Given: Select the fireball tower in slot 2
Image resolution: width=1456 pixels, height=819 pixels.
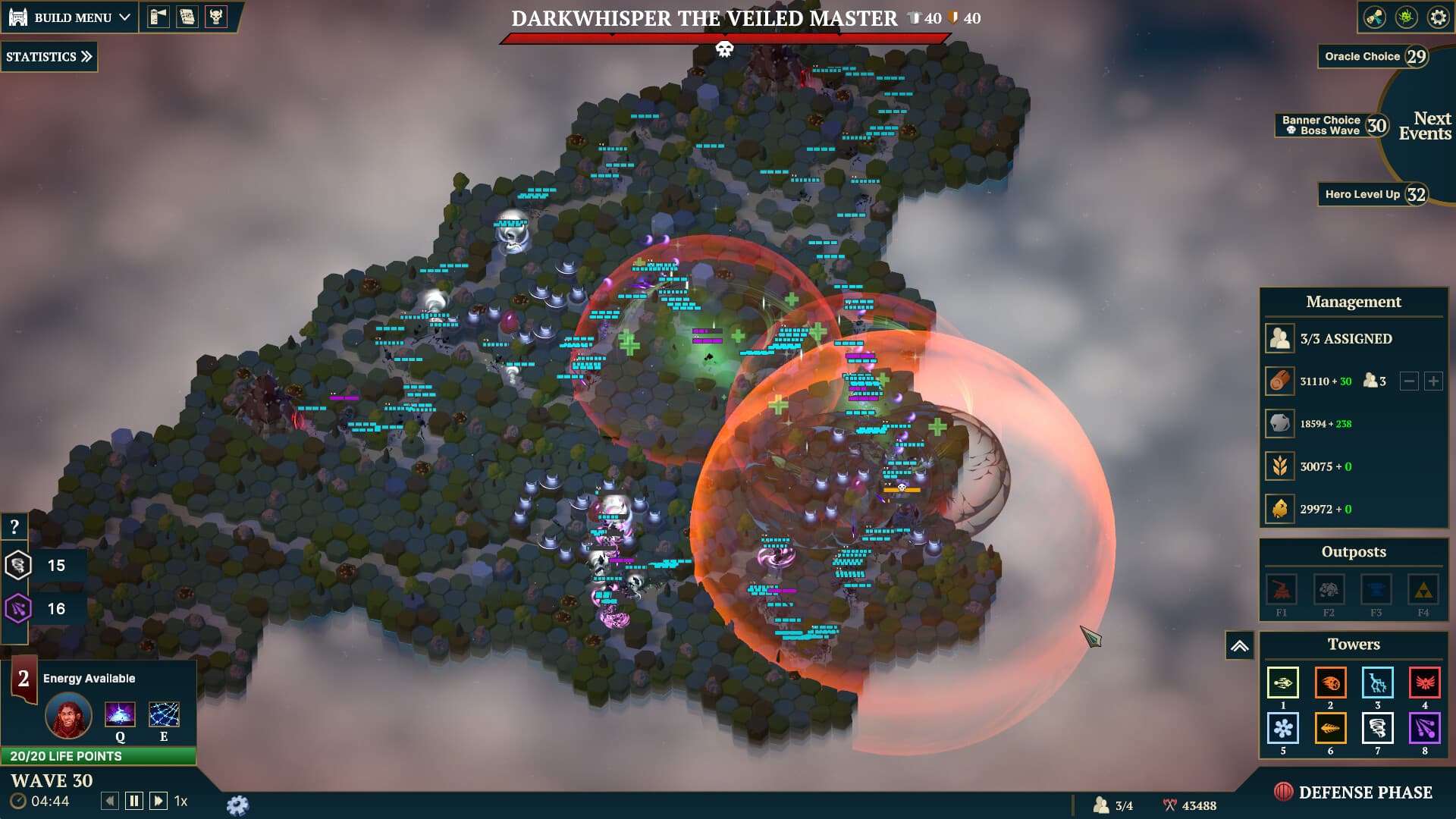Looking at the screenshot, I should coord(1330,683).
